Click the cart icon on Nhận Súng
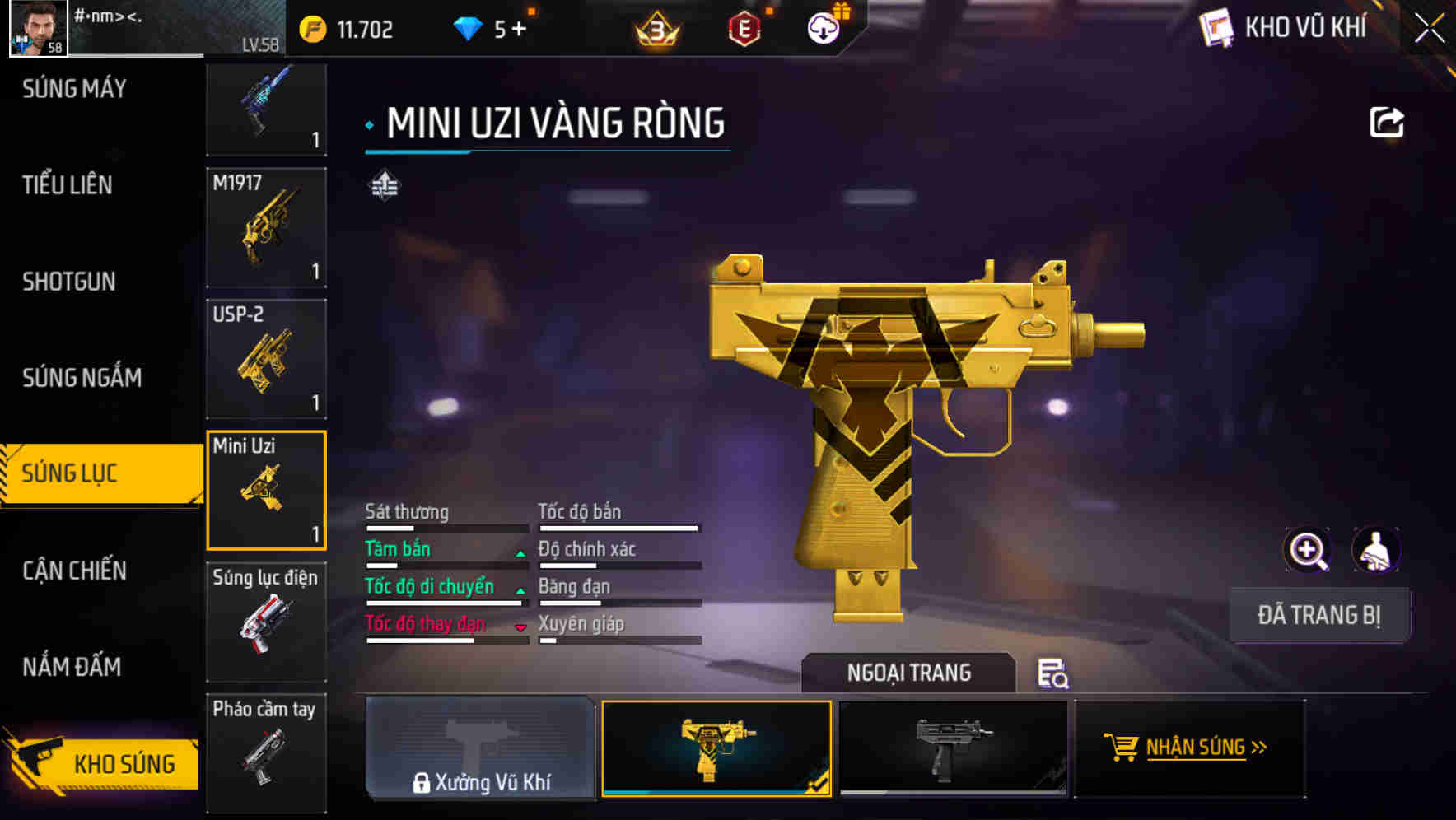 (1119, 748)
